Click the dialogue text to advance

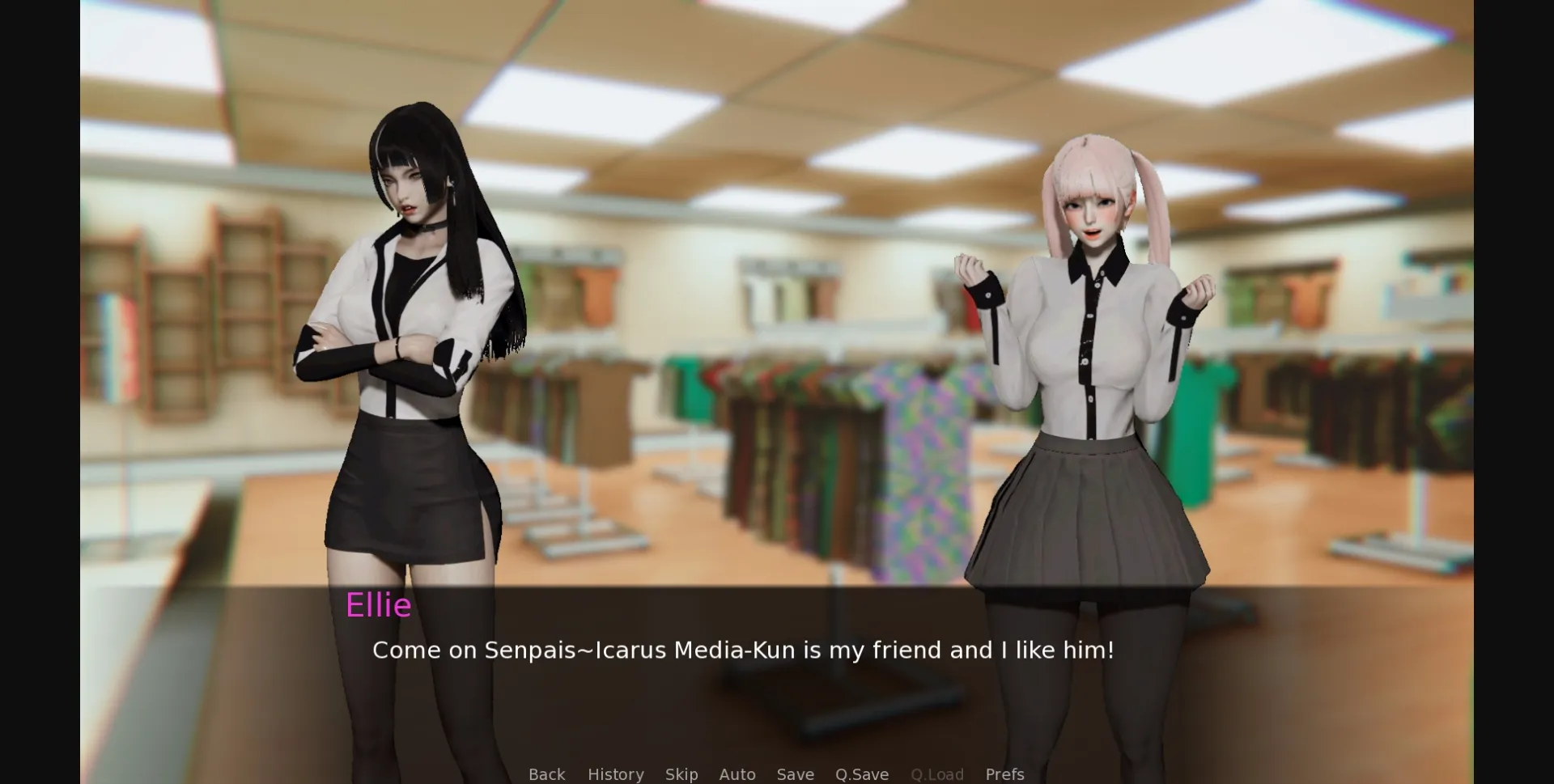click(x=743, y=650)
